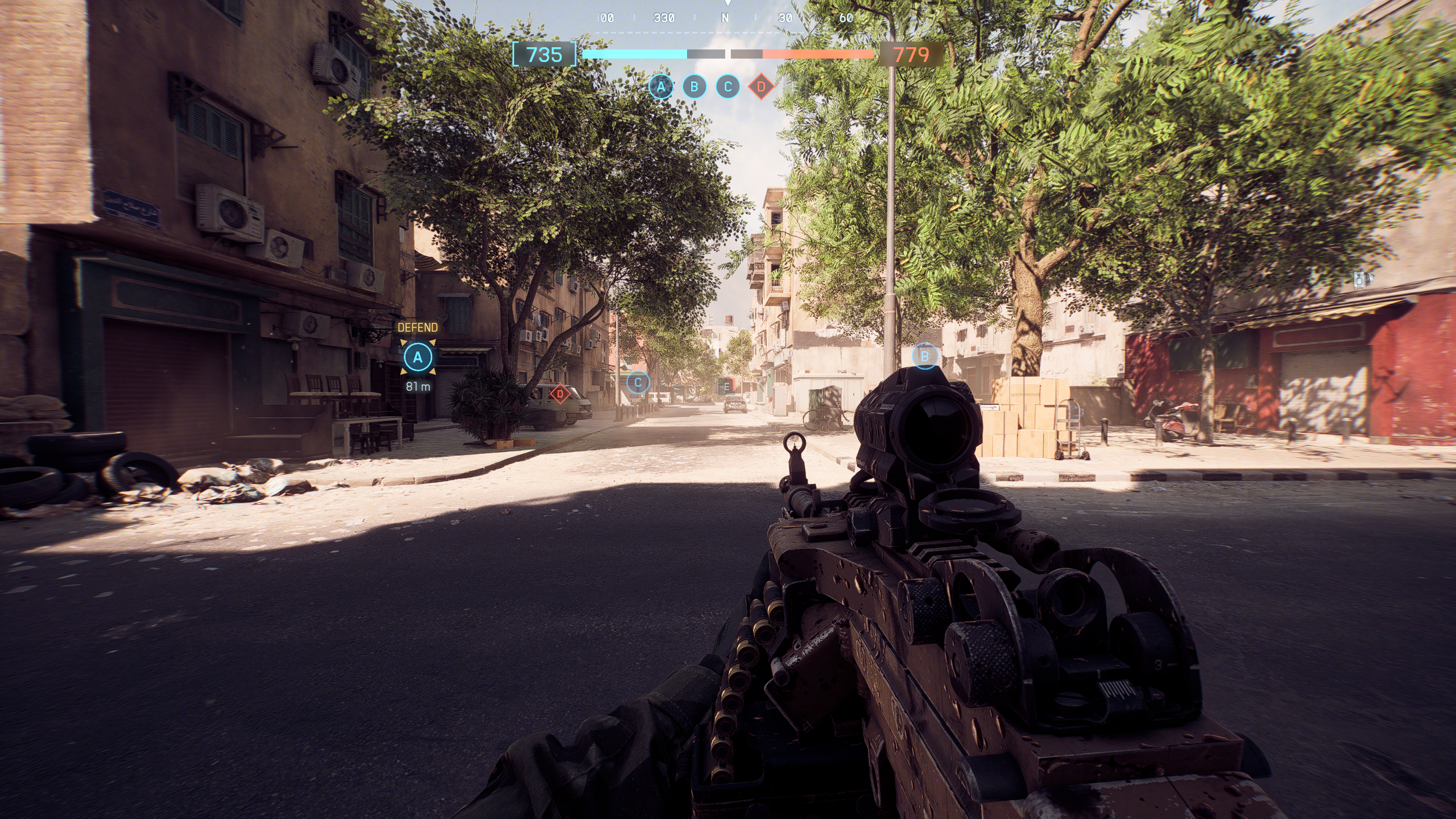Select the DEFEND A objective marker
Image resolution: width=1456 pixels, height=819 pixels.
click(418, 358)
